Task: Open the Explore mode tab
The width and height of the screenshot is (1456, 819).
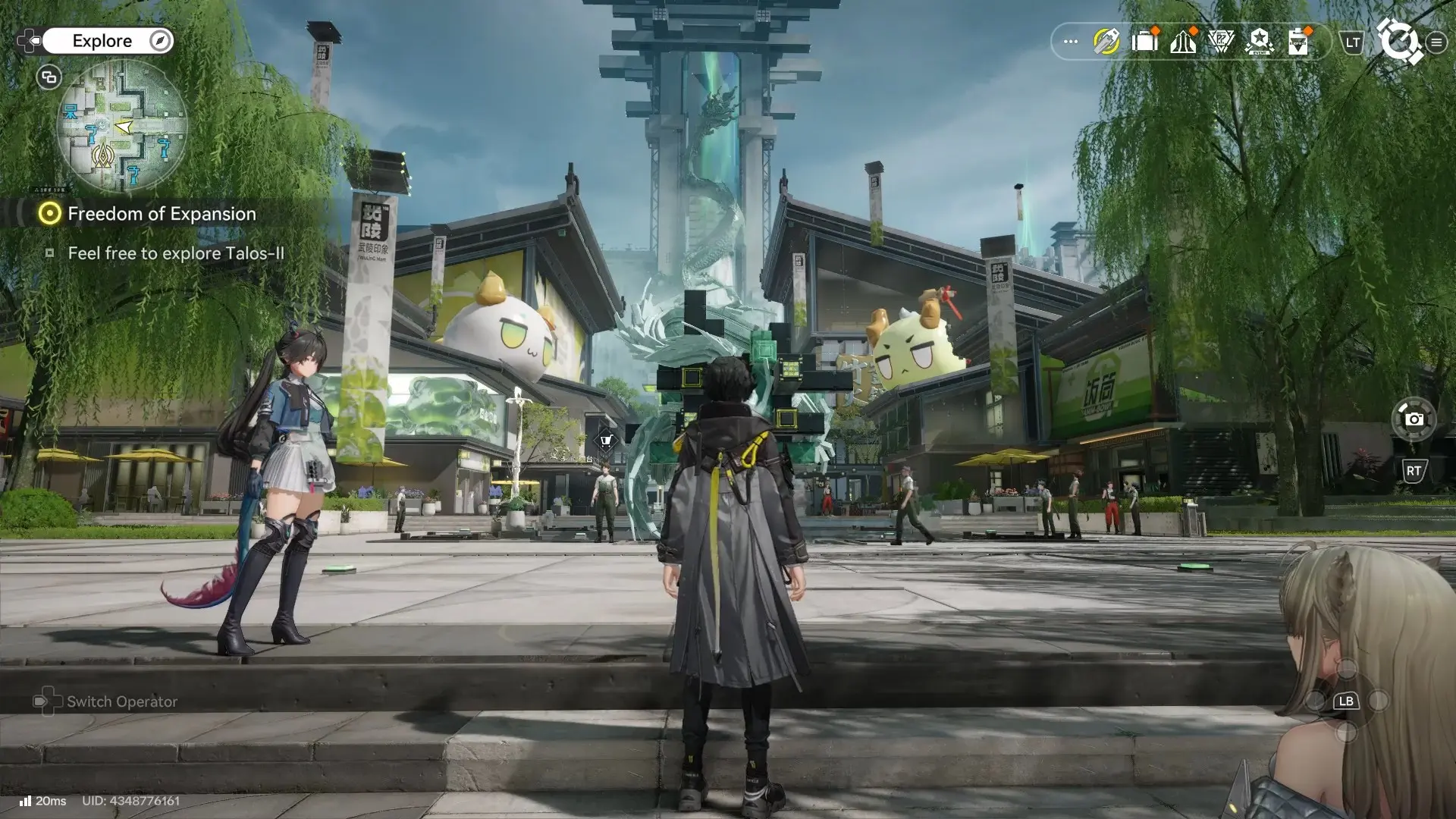Action: coord(102,41)
